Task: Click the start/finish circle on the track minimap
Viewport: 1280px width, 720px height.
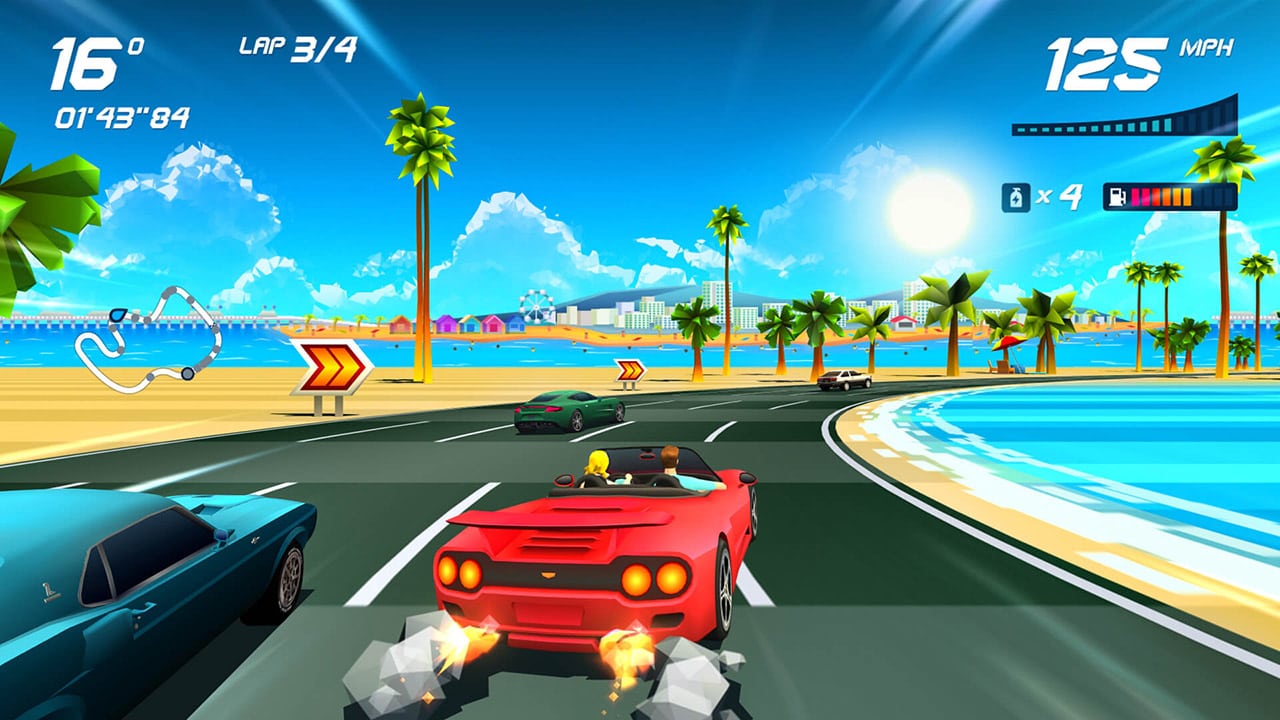Action: point(187,374)
